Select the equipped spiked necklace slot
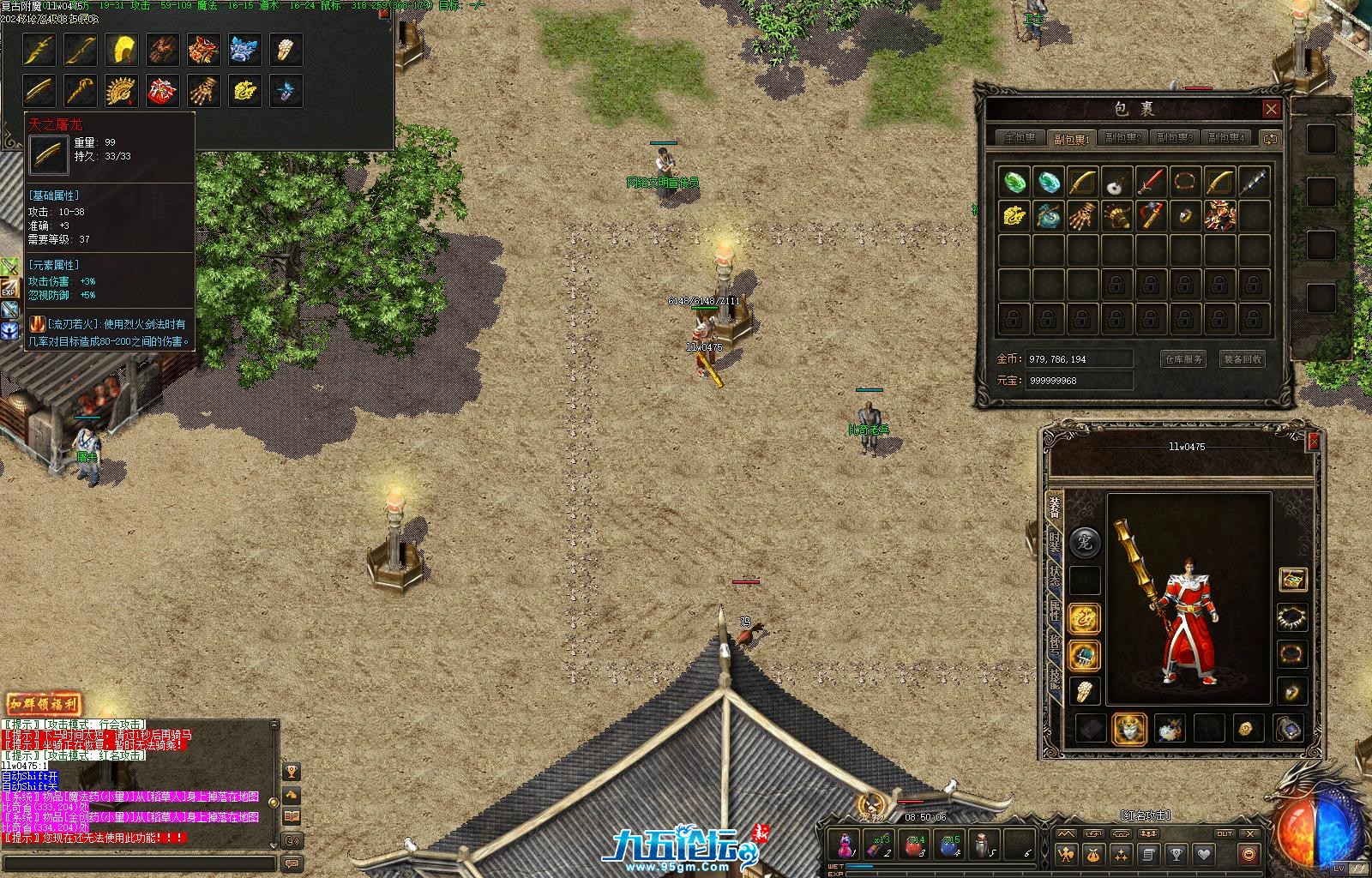The width and height of the screenshot is (1372, 878). pyautogui.click(x=1292, y=616)
